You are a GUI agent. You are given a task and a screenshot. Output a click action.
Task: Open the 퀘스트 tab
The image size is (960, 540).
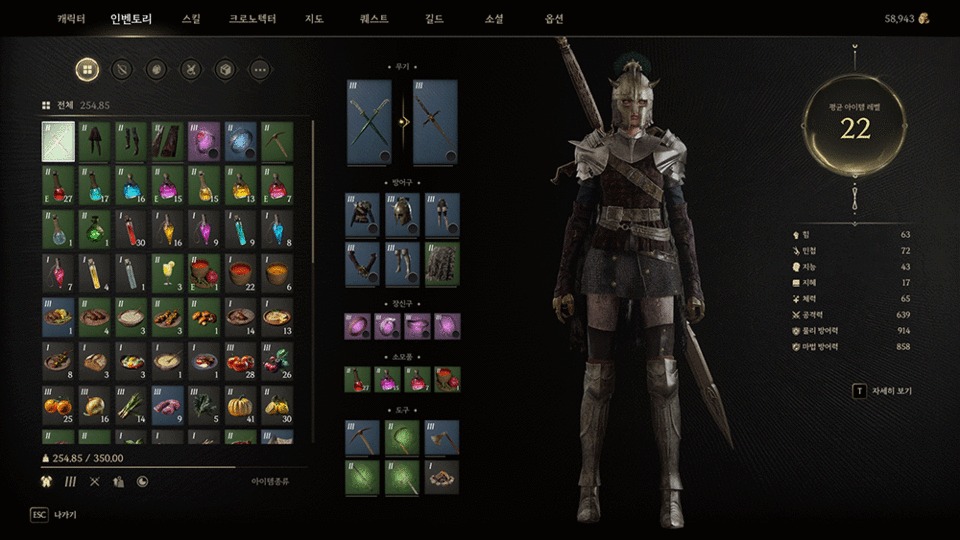click(x=374, y=19)
